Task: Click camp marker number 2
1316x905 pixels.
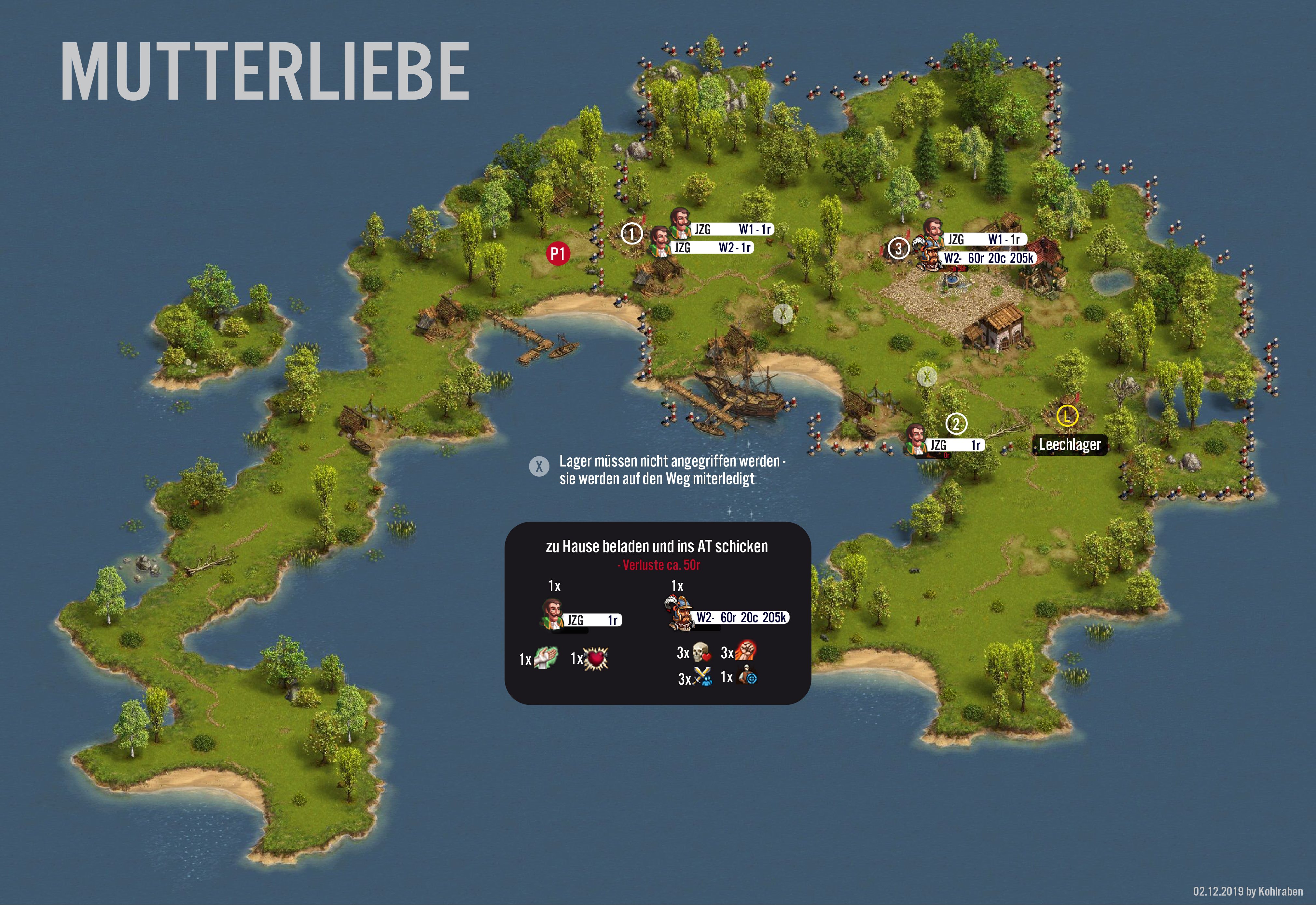Action: (x=956, y=424)
